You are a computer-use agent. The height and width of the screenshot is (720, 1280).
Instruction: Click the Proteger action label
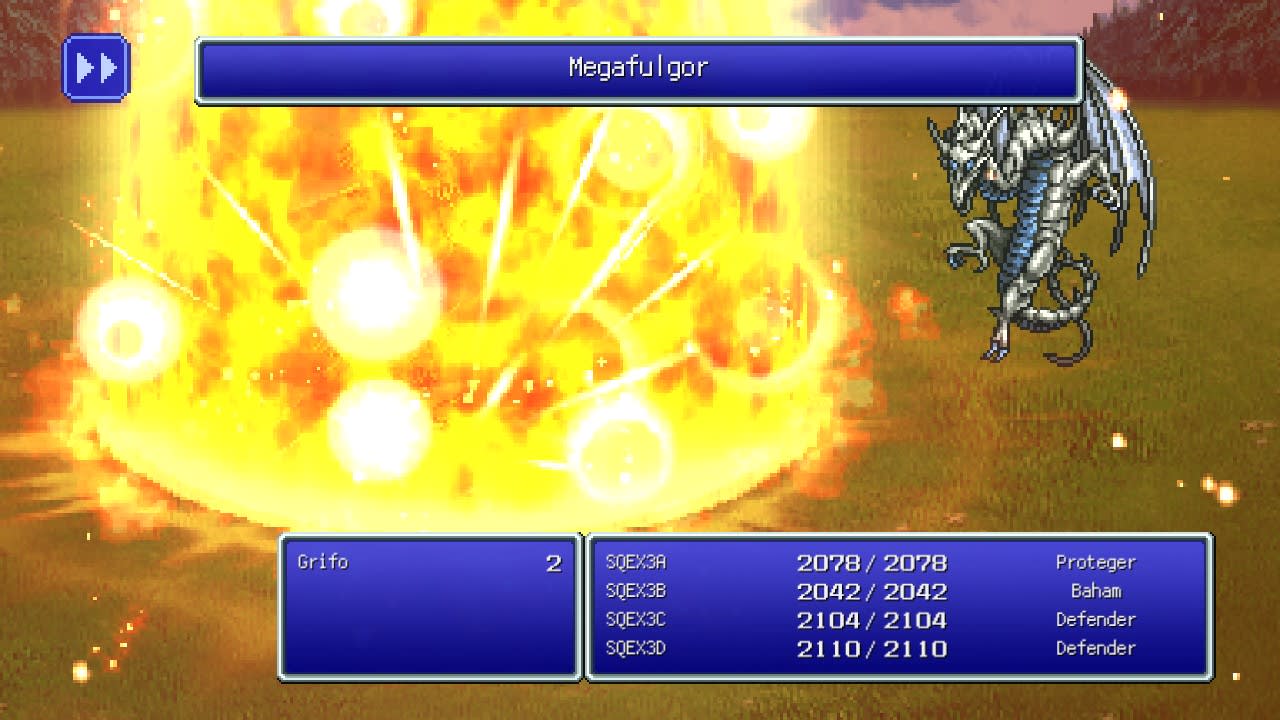point(1097,563)
